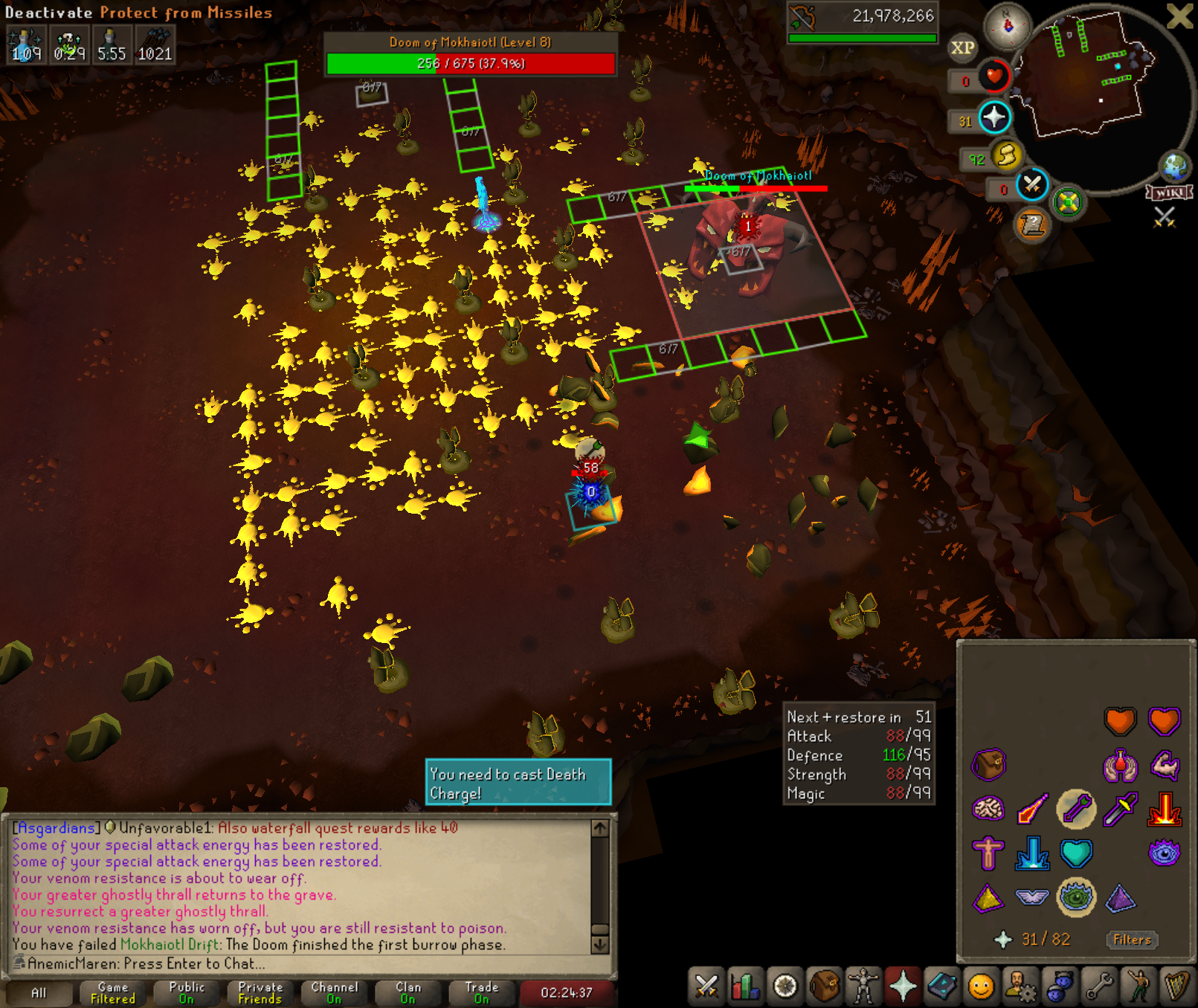
Task: Toggle the XP drops orb
Action: click(x=962, y=48)
